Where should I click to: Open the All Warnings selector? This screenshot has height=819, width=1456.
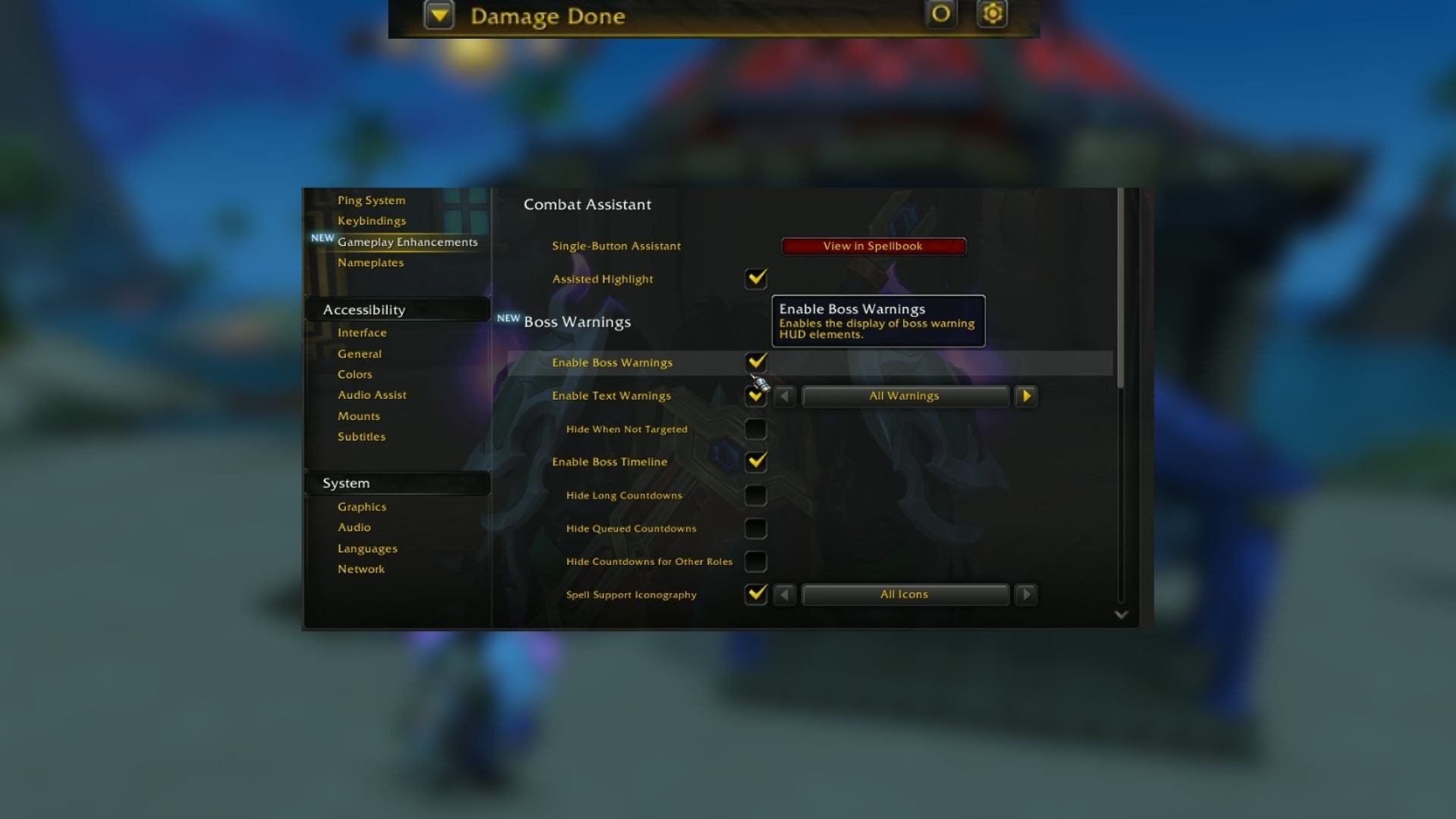pos(903,395)
